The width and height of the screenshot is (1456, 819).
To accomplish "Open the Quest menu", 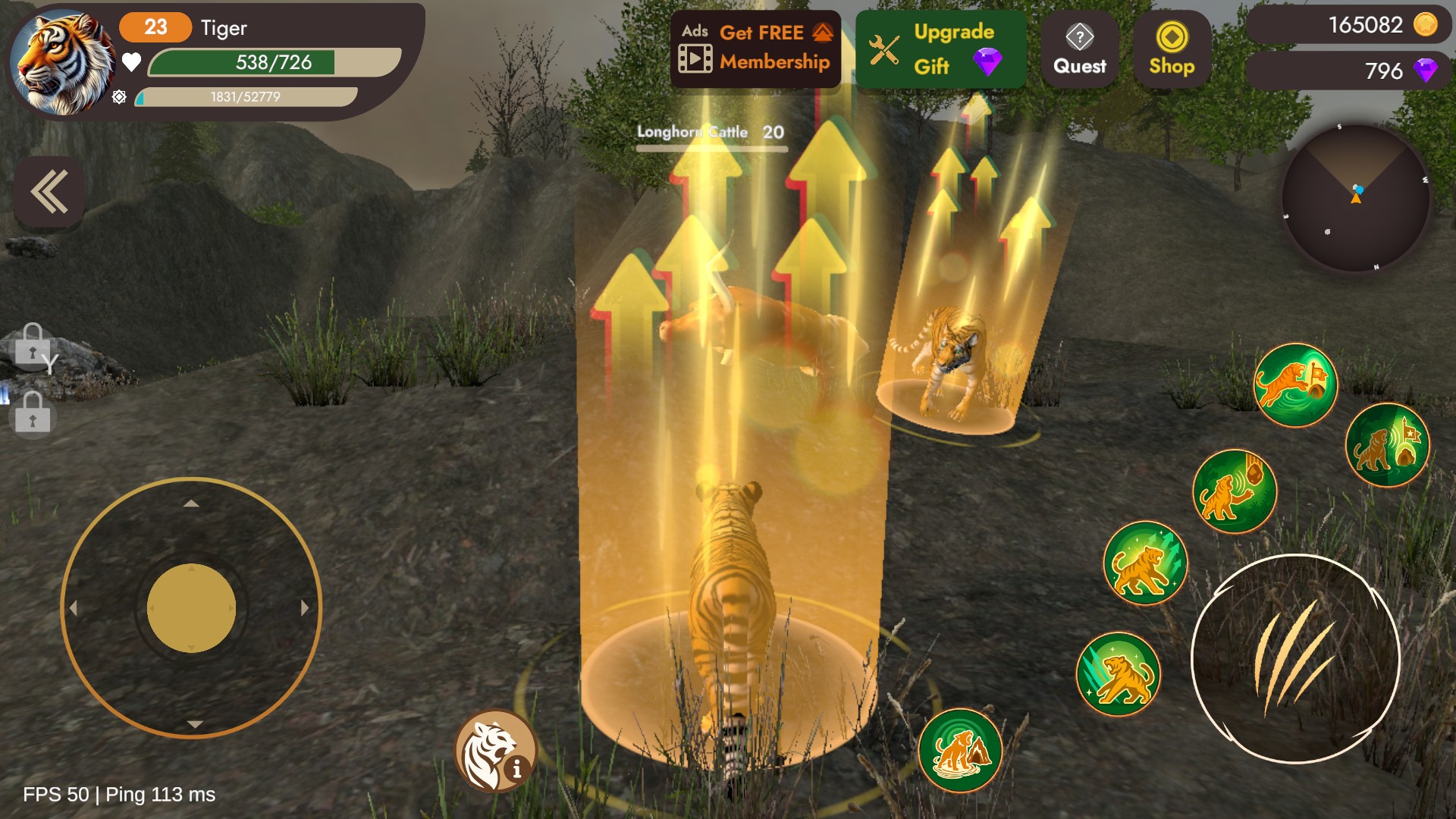I will click(x=1079, y=50).
